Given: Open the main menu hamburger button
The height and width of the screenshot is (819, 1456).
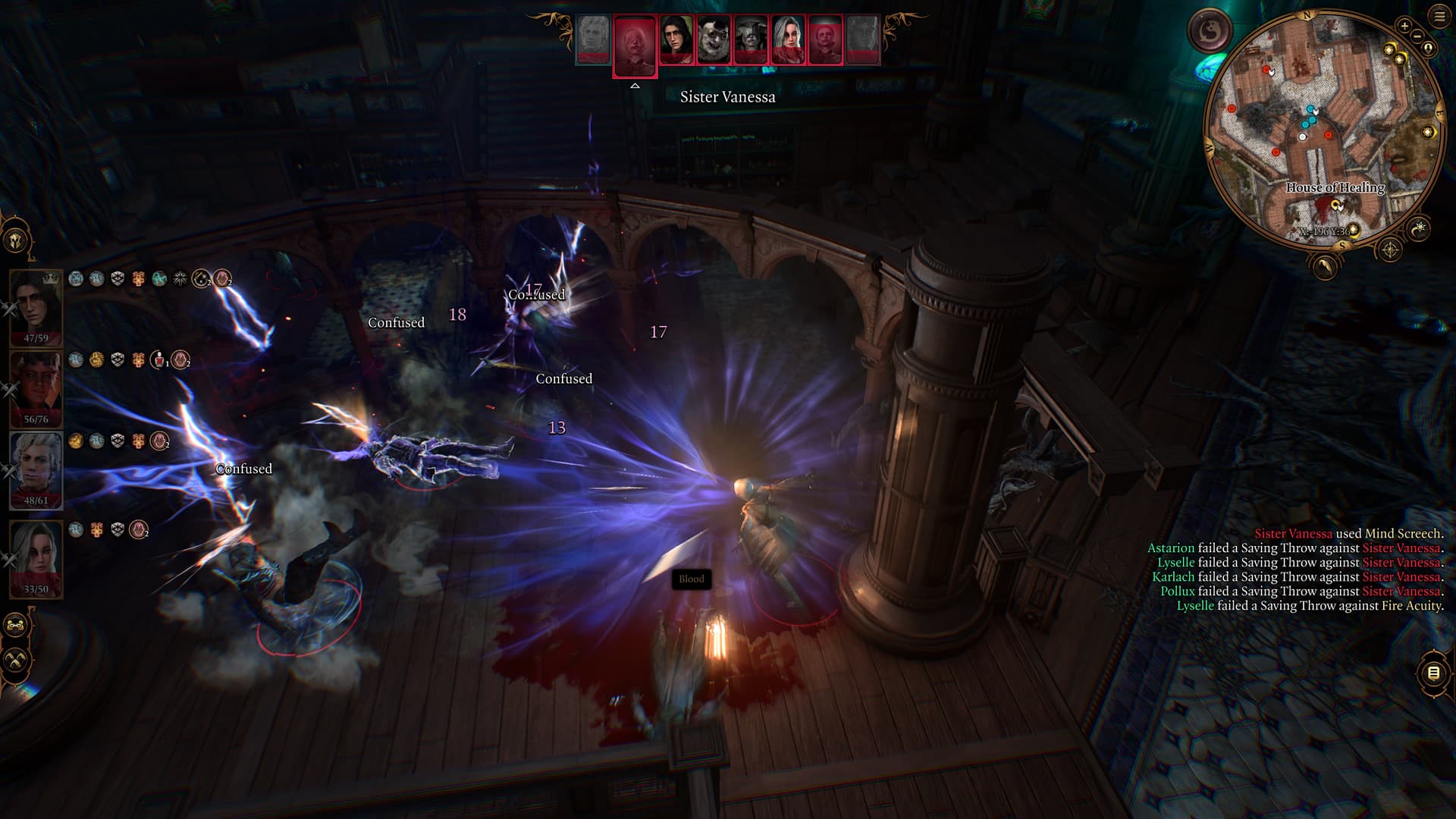Looking at the screenshot, I should point(1439,16).
